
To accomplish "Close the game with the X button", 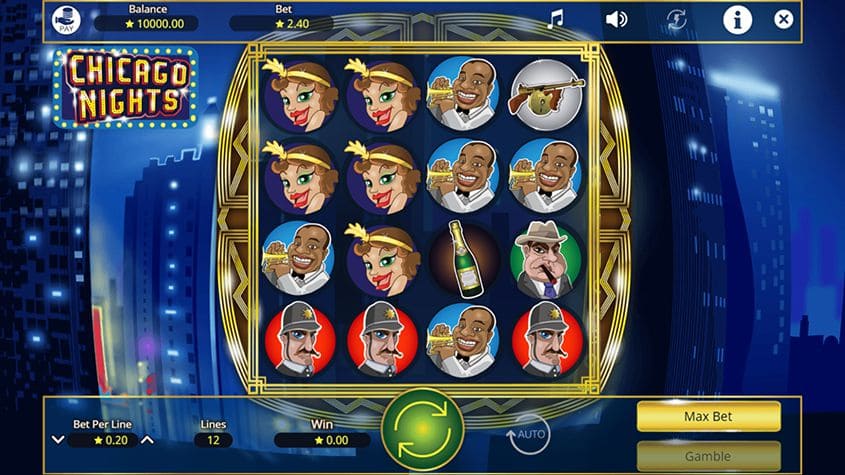I will 784,19.
